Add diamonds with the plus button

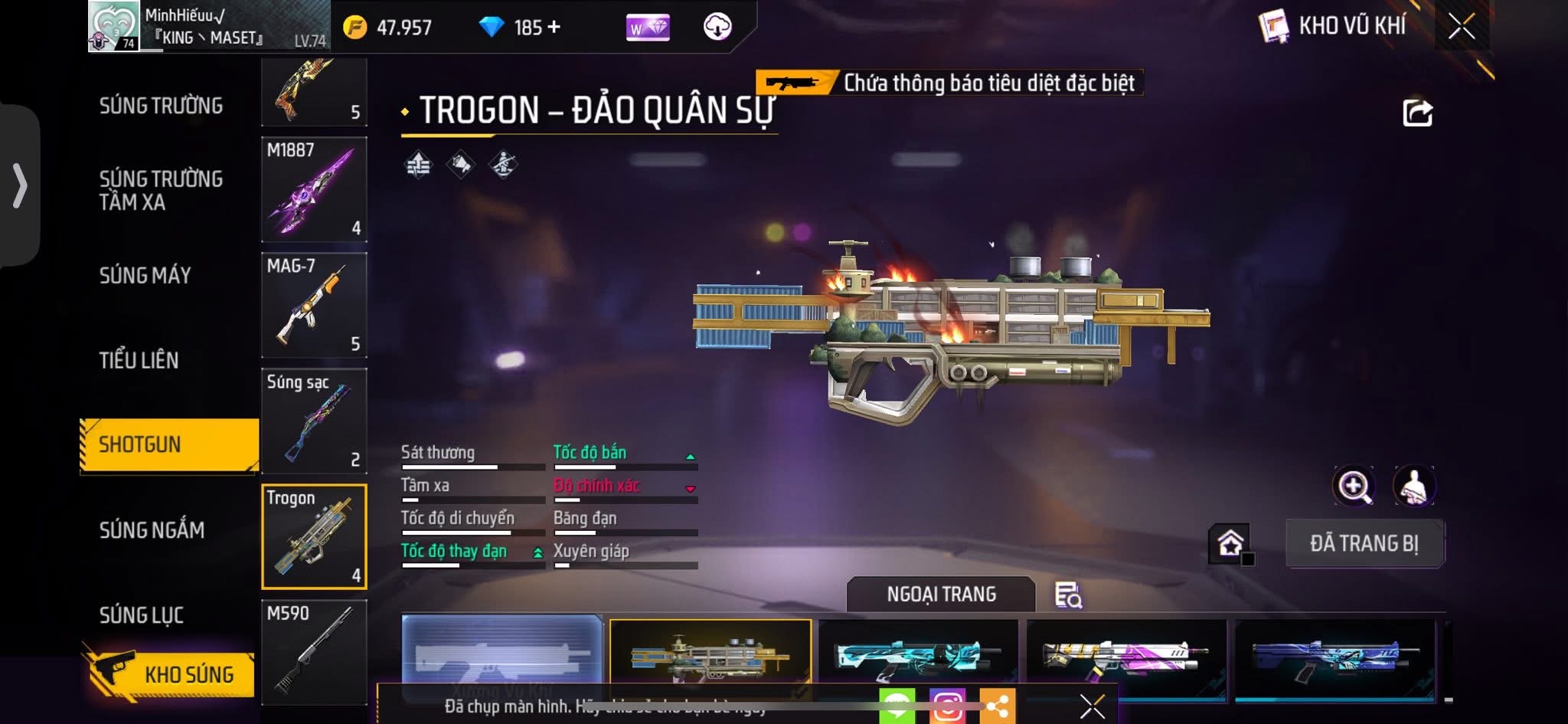pos(553,28)
